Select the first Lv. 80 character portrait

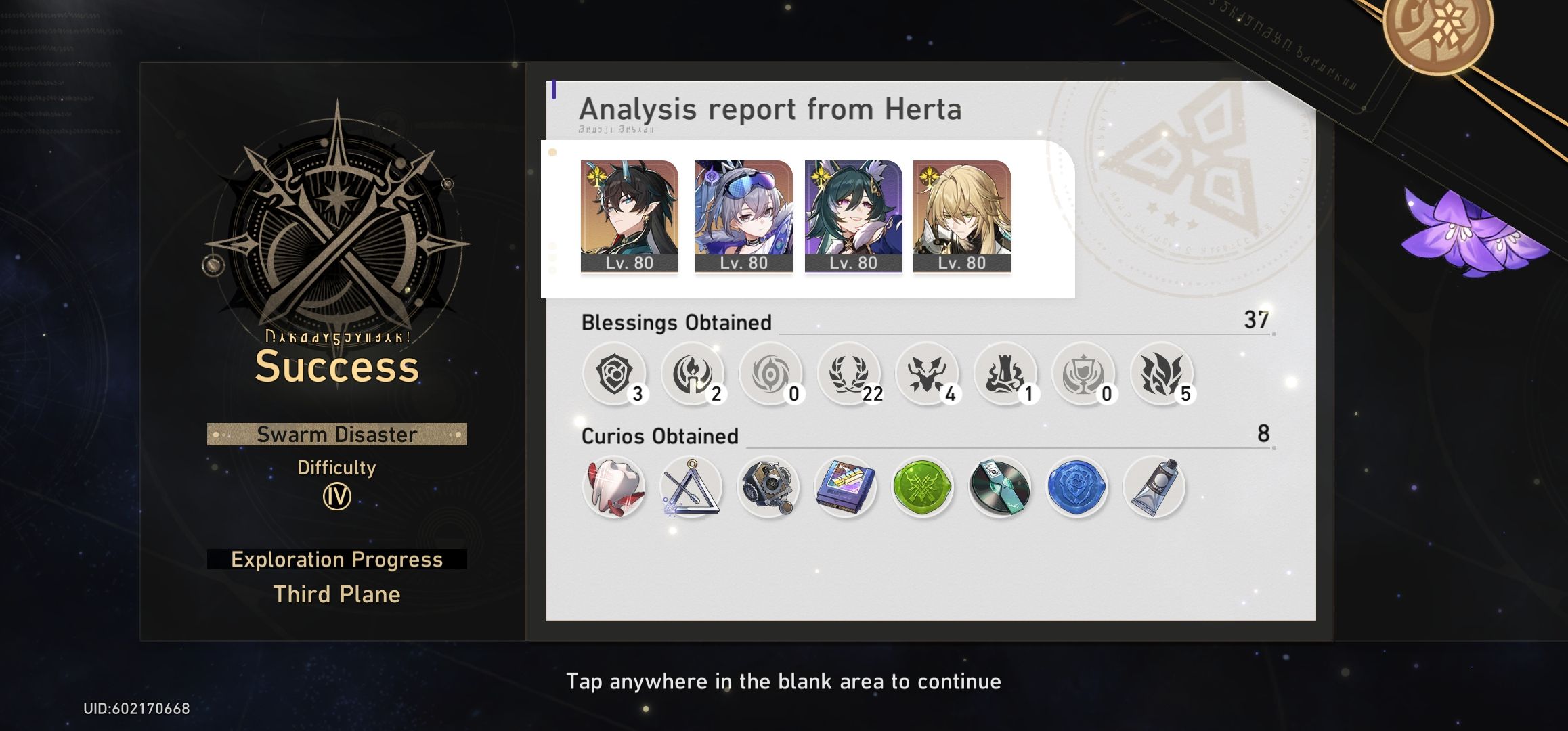pyautogui.click(x=628, y=215)
